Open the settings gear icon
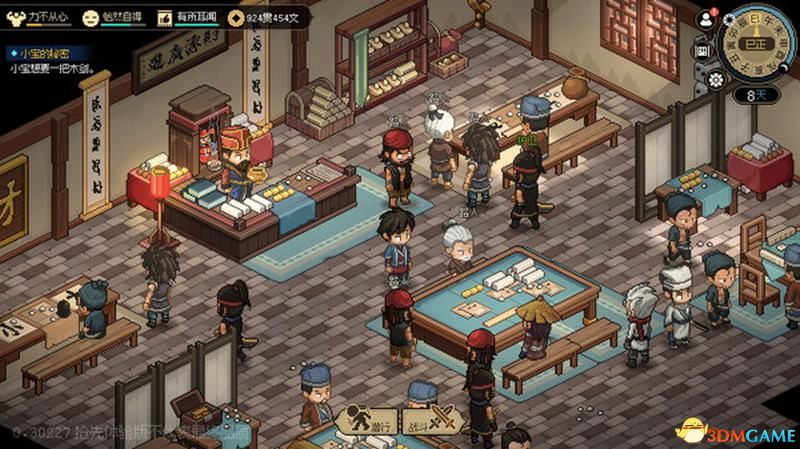Viewport: 800px width, 449px height. 714,78
